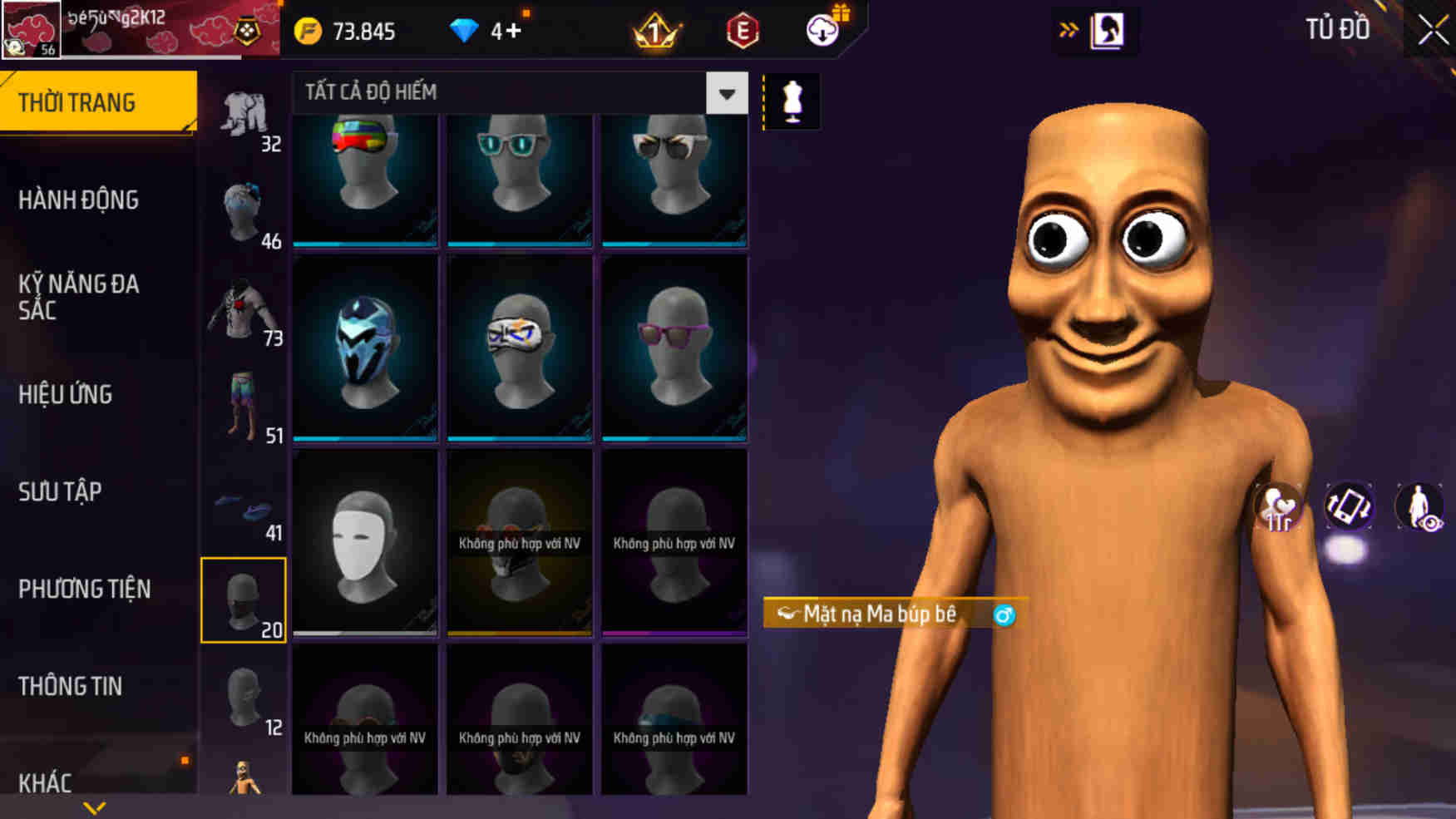Screen dimensions: 1456x819
Task: Select the PHƯƠNG TIỆN category
Action: [x=83, y=589]
